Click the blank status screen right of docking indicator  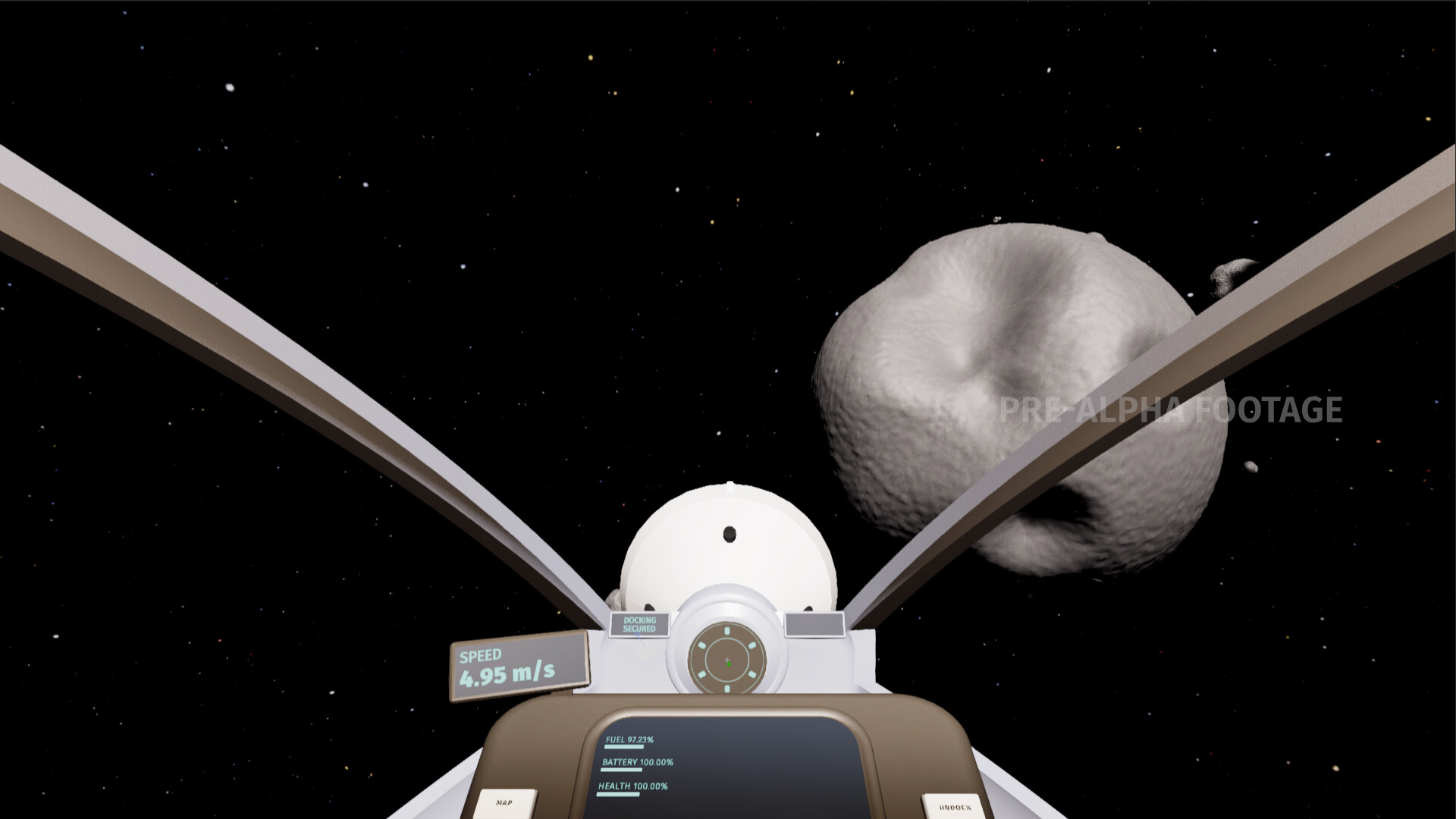[814, 624]
